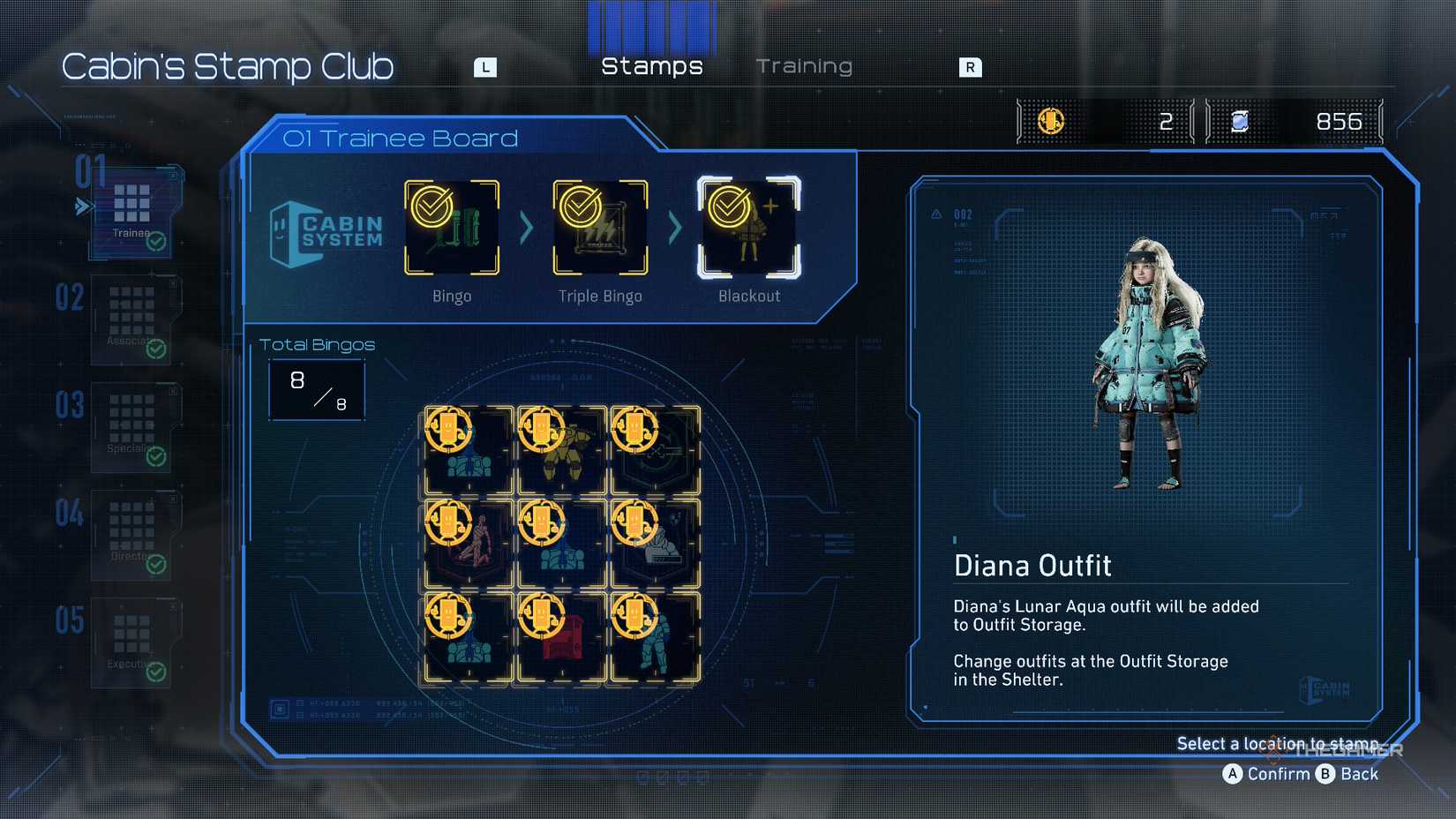This screenshot has height=819, width=1456.
Task: Select the Bingo reward stamp icon
Action: 451,226
